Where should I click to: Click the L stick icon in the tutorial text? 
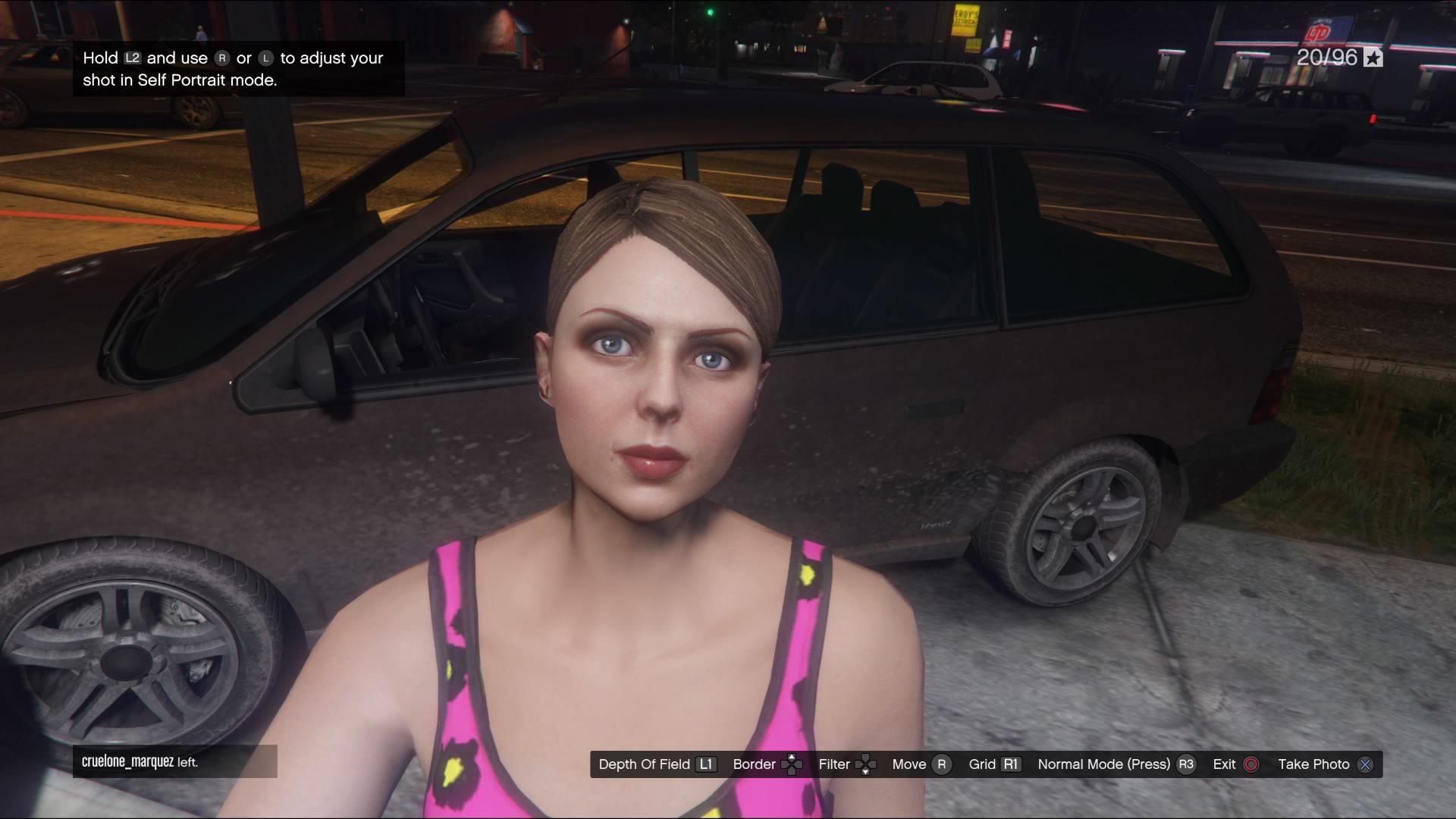click(x=266, y=58)
